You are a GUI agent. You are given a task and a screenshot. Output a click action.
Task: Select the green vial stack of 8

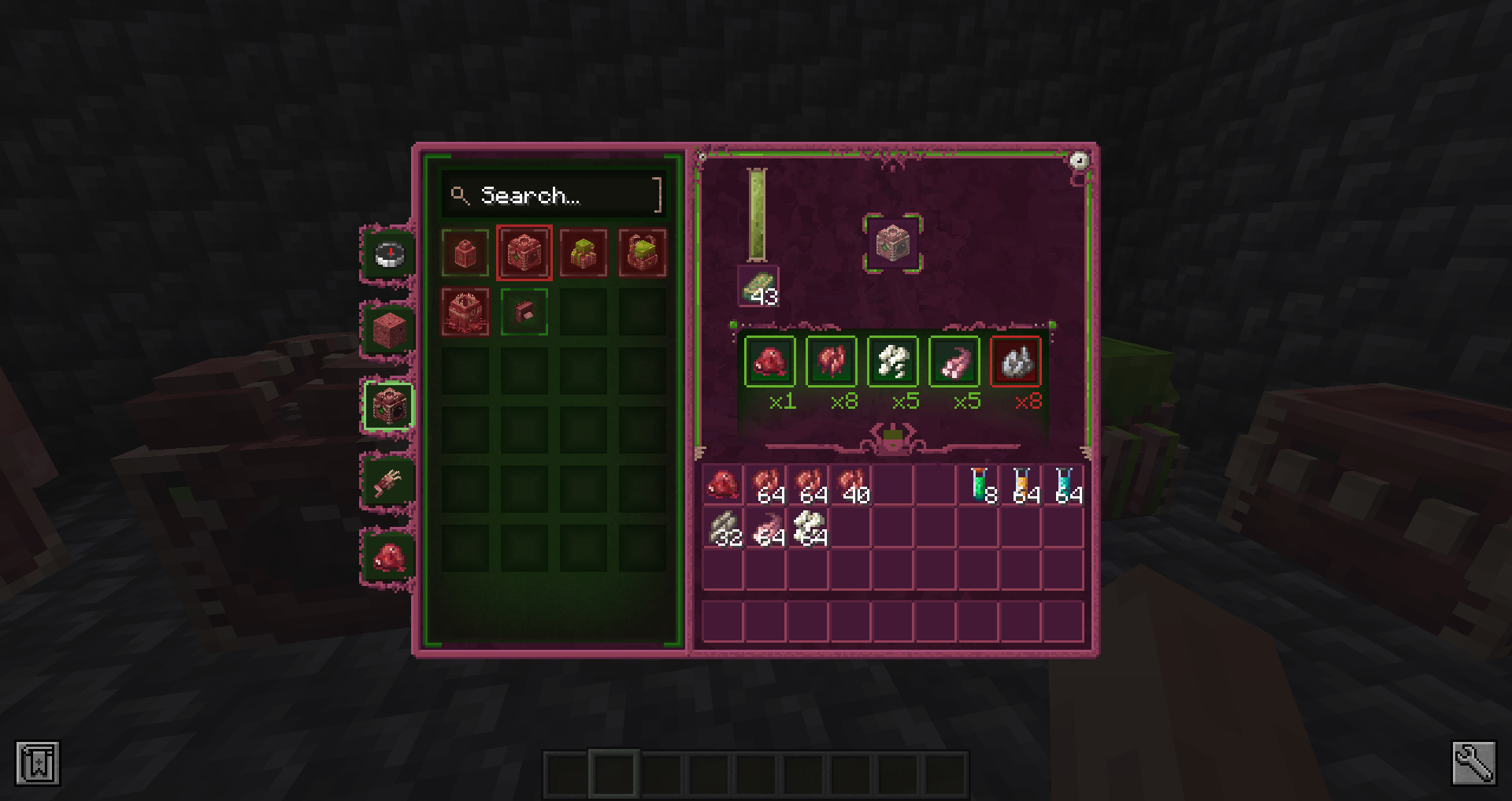click(979, 484)
